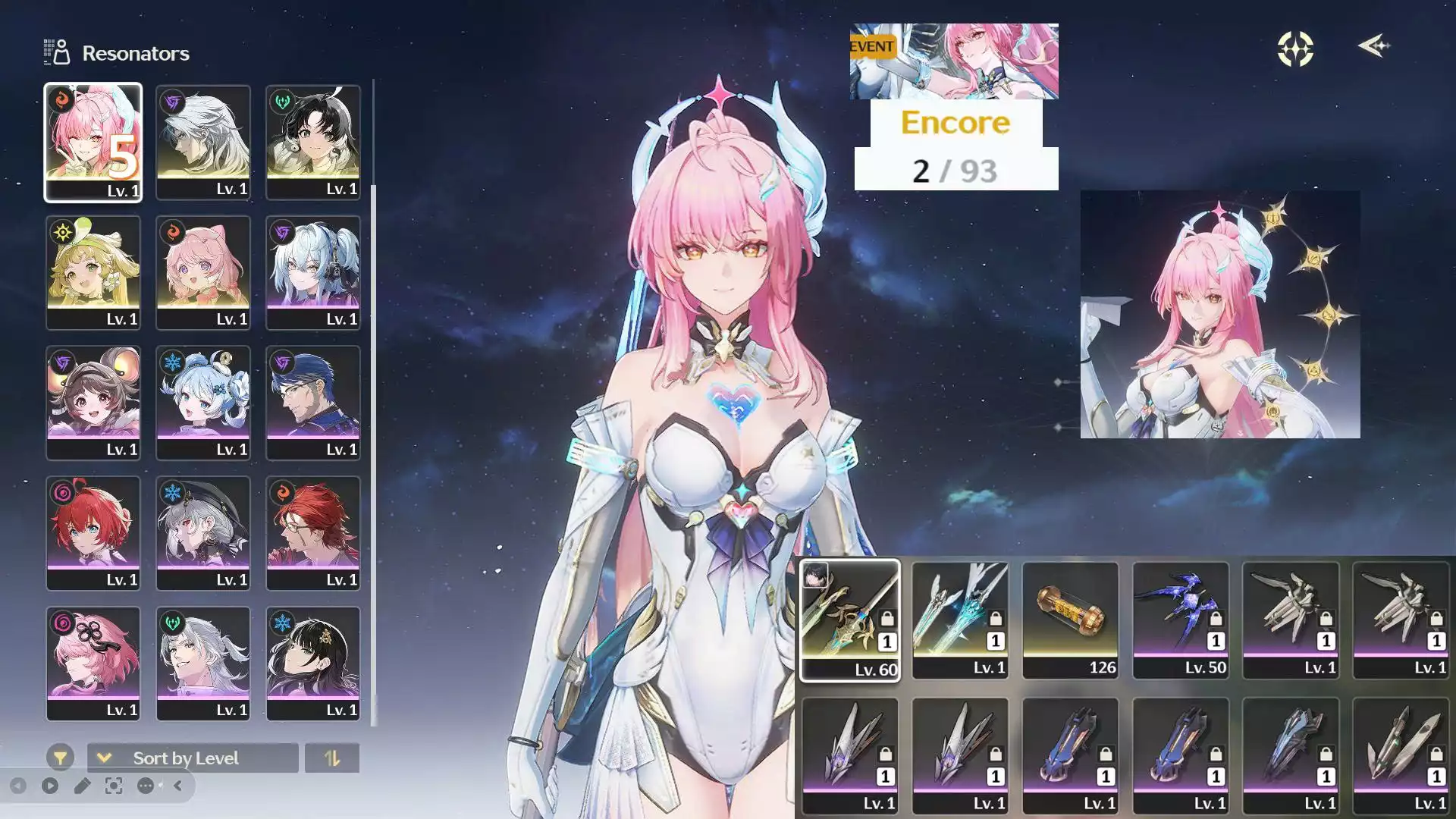This screenshot has width=1456, height=819.
Task: Select the golden tube item showing 126
Action: point(1070,620)
